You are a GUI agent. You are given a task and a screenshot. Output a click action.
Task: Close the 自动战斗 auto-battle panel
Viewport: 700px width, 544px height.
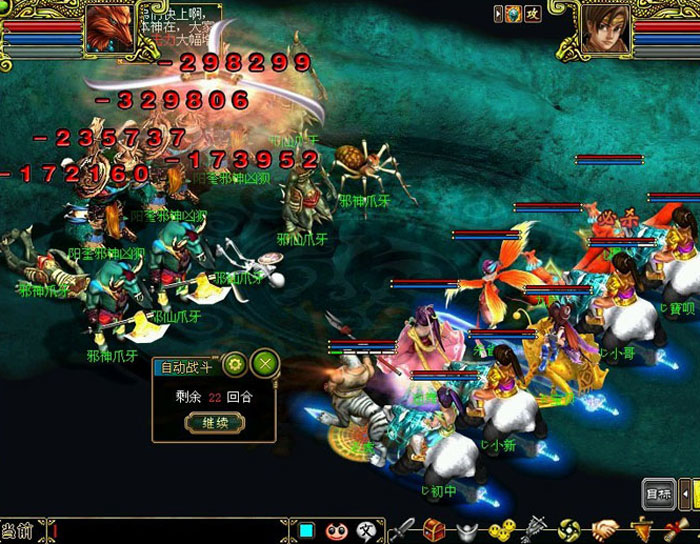[264, 364]
